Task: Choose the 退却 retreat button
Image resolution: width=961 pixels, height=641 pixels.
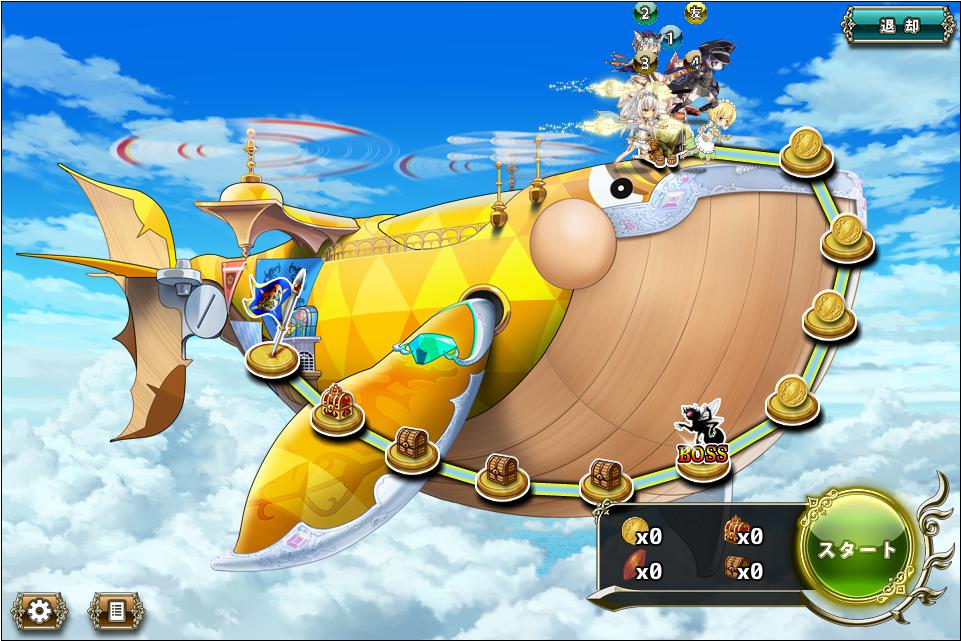Action: pyautogui.click(x=896, y=27)
